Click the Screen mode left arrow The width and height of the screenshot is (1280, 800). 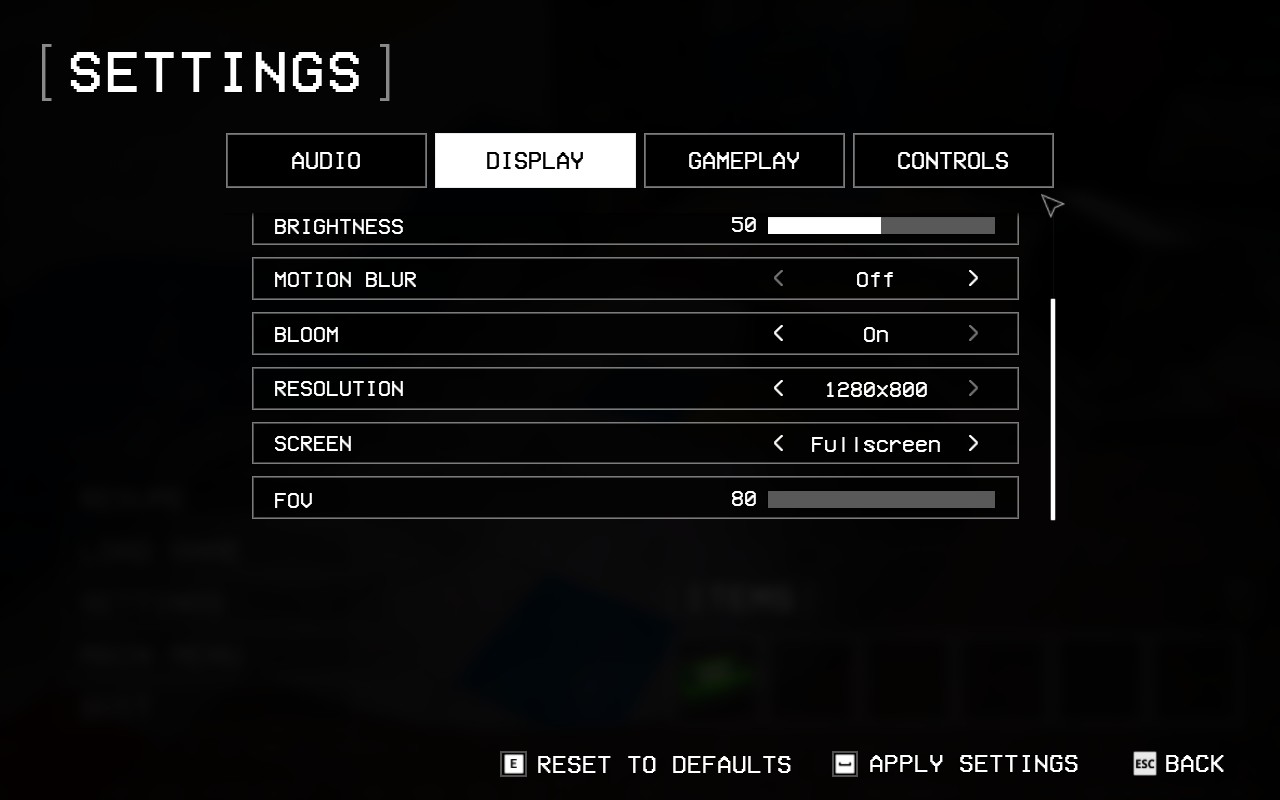point(778,444)
